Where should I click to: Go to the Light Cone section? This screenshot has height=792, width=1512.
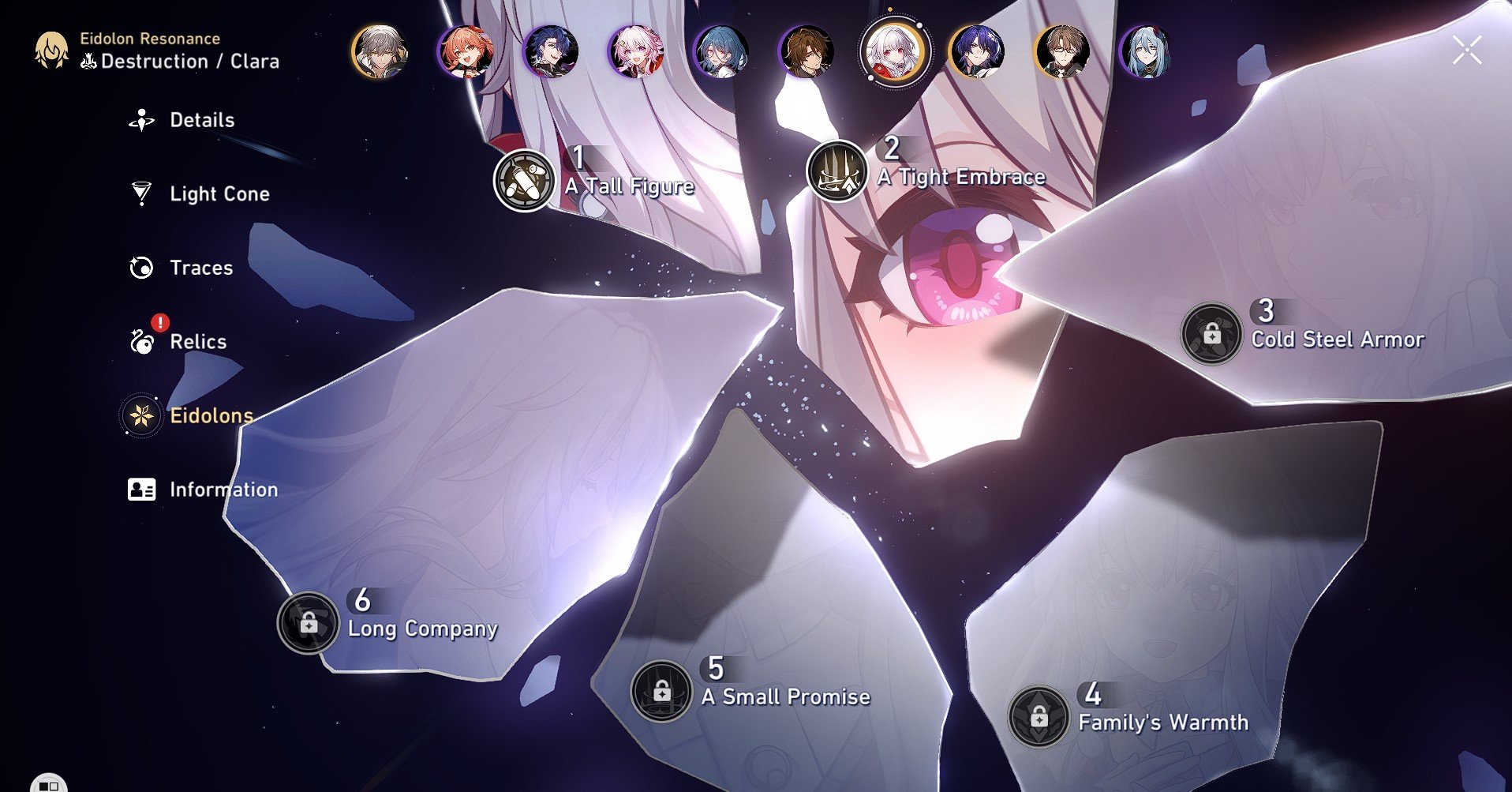click(219, 194)
